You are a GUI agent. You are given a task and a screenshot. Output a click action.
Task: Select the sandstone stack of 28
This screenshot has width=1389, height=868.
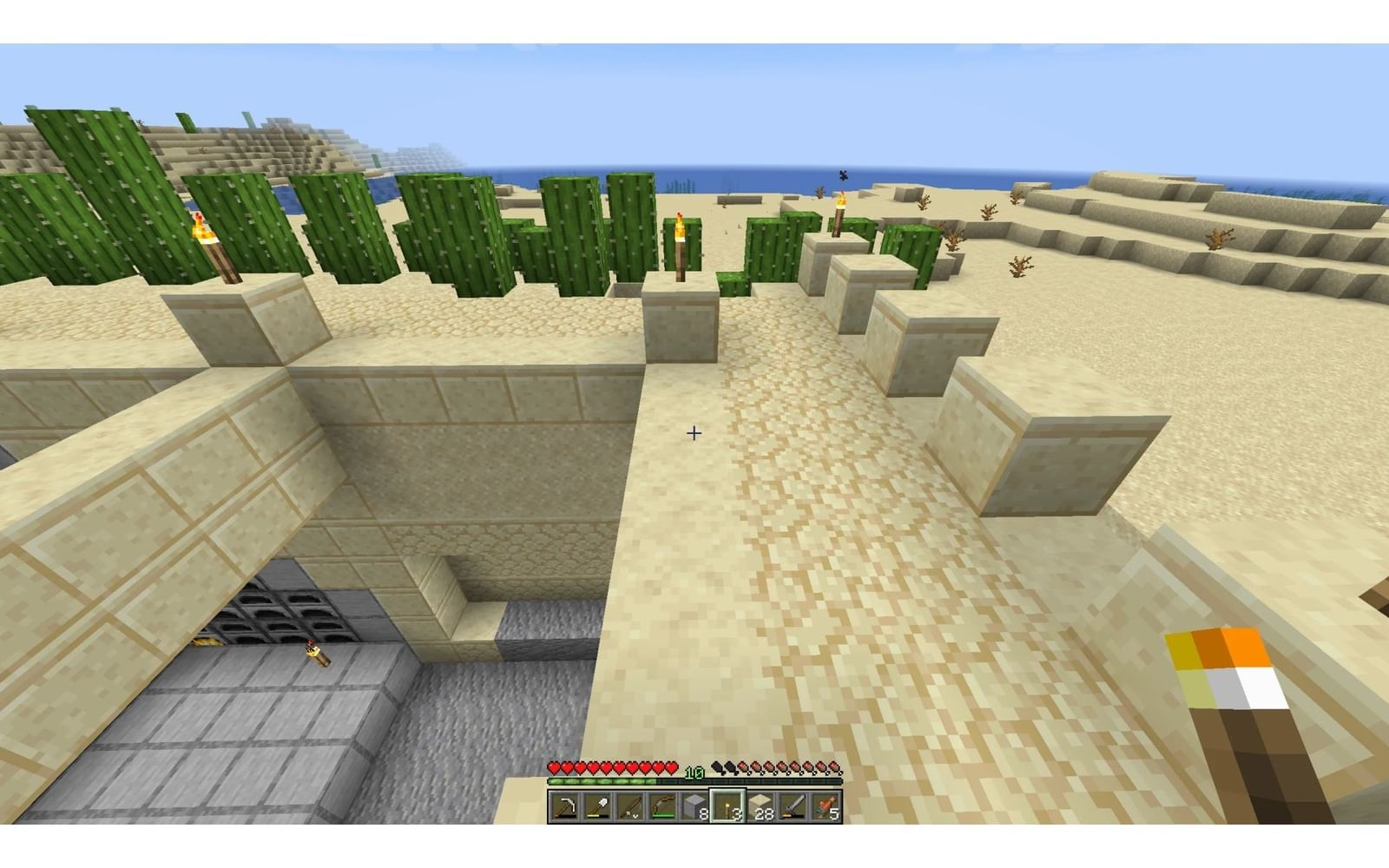759,806
